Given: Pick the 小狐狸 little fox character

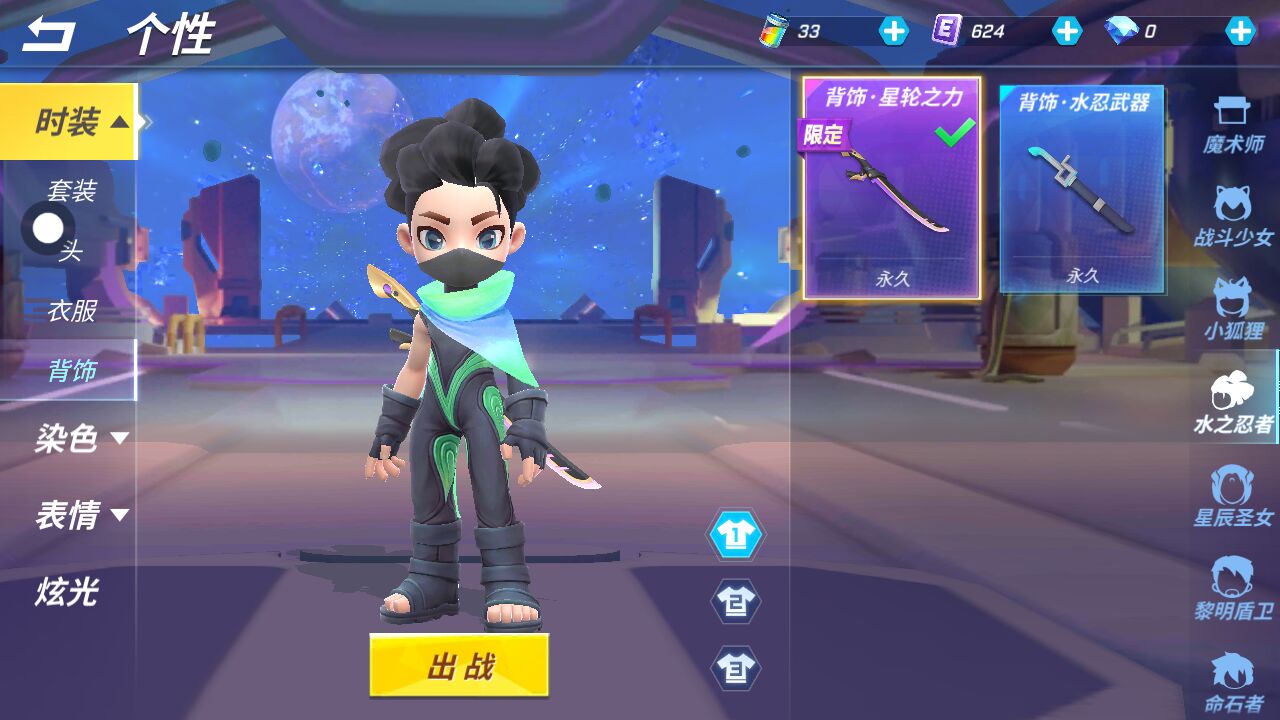Looking at the screenshot, I should [x=1233, y=309].
